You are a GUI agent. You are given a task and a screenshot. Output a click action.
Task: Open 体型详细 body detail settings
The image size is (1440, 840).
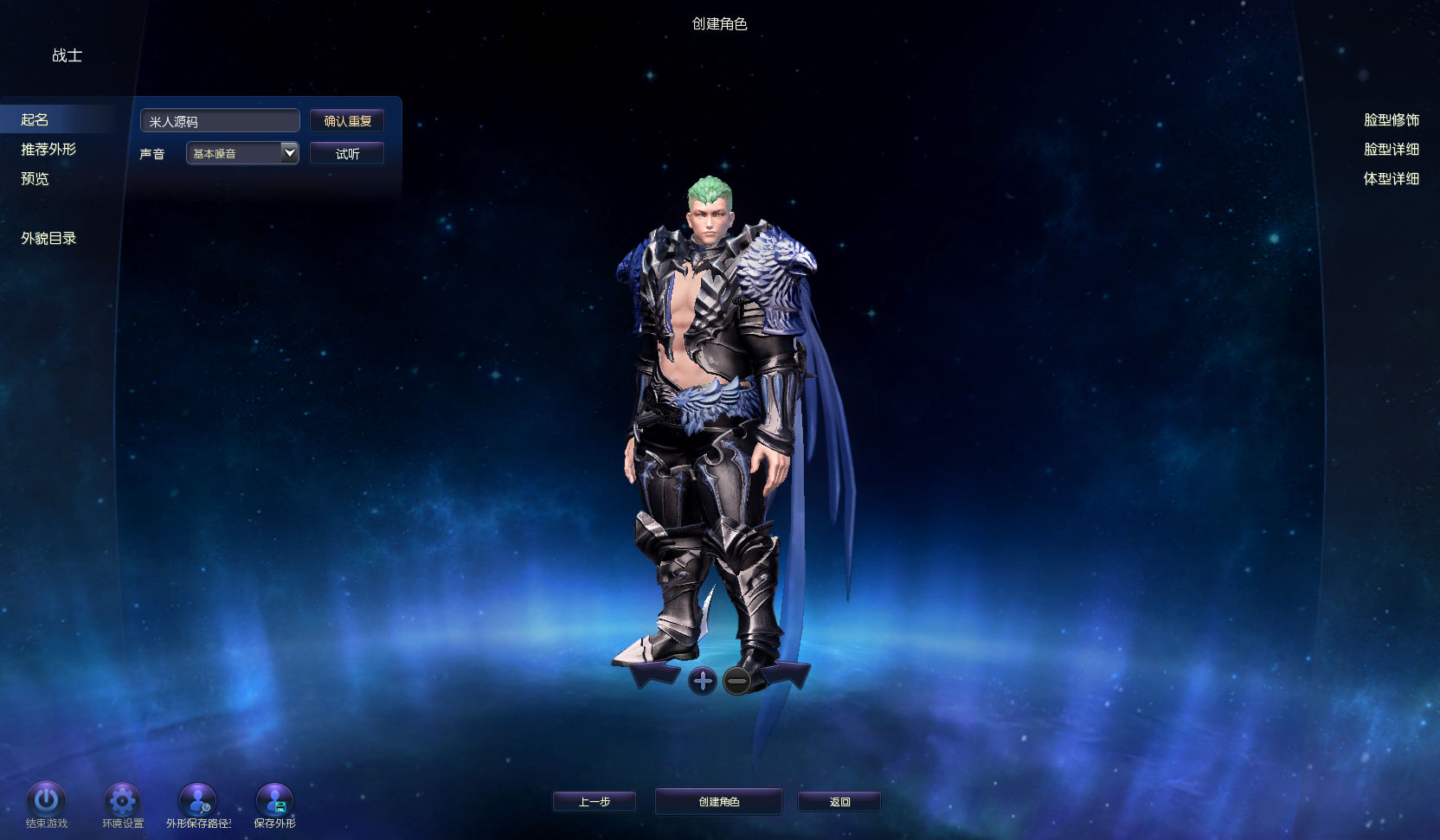click(1391, 178)
